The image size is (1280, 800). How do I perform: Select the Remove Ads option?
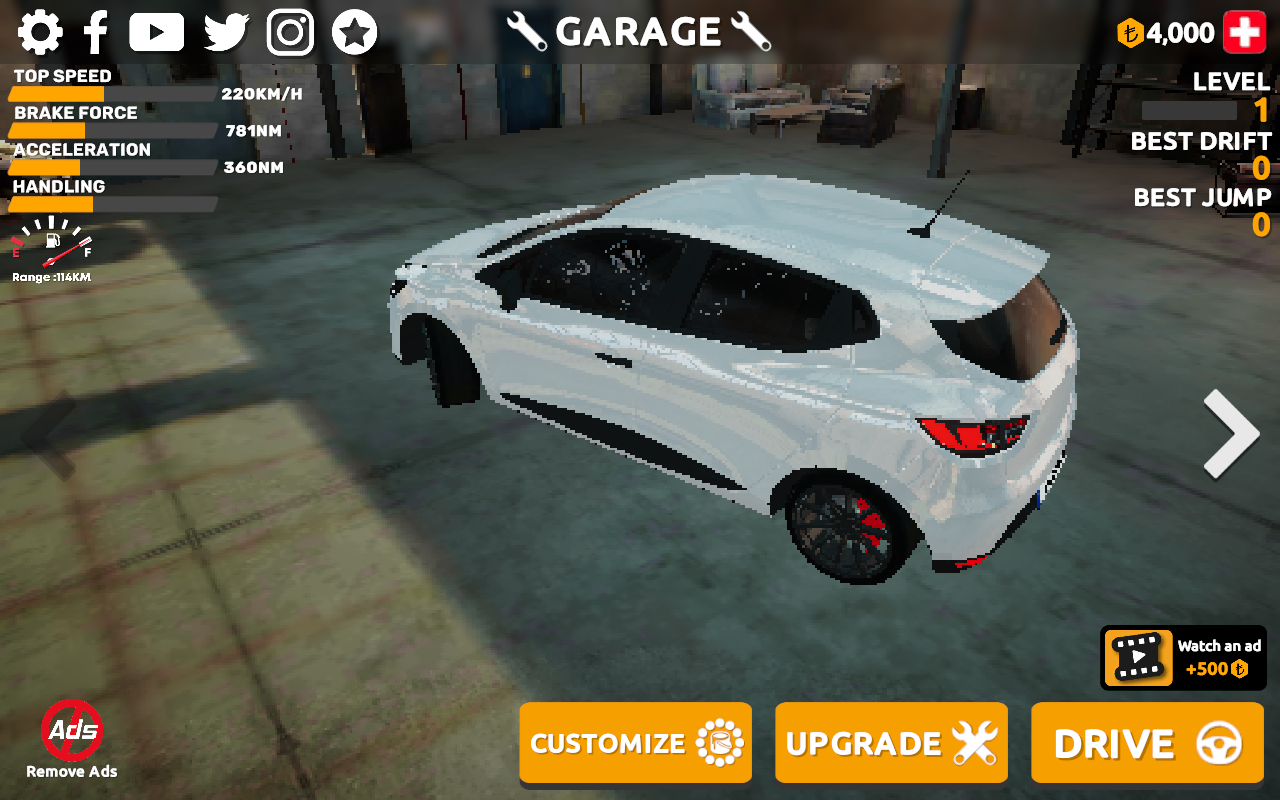(72, 740)
